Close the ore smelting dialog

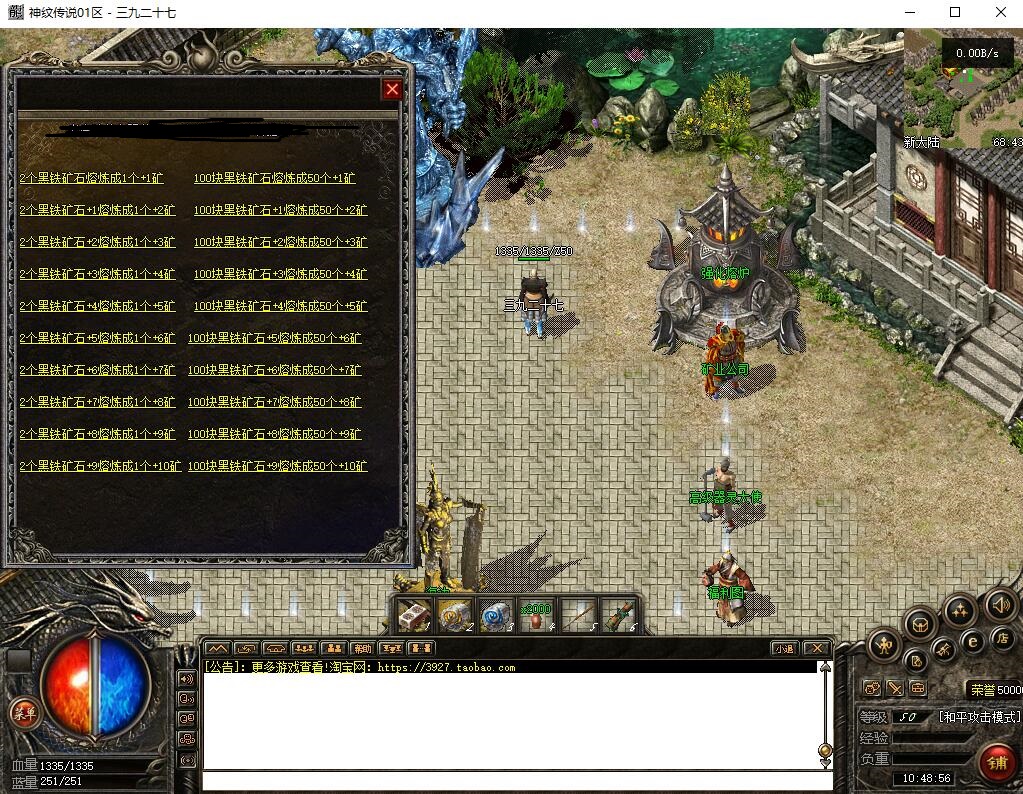pyautogui.click(x=392, y=90)
